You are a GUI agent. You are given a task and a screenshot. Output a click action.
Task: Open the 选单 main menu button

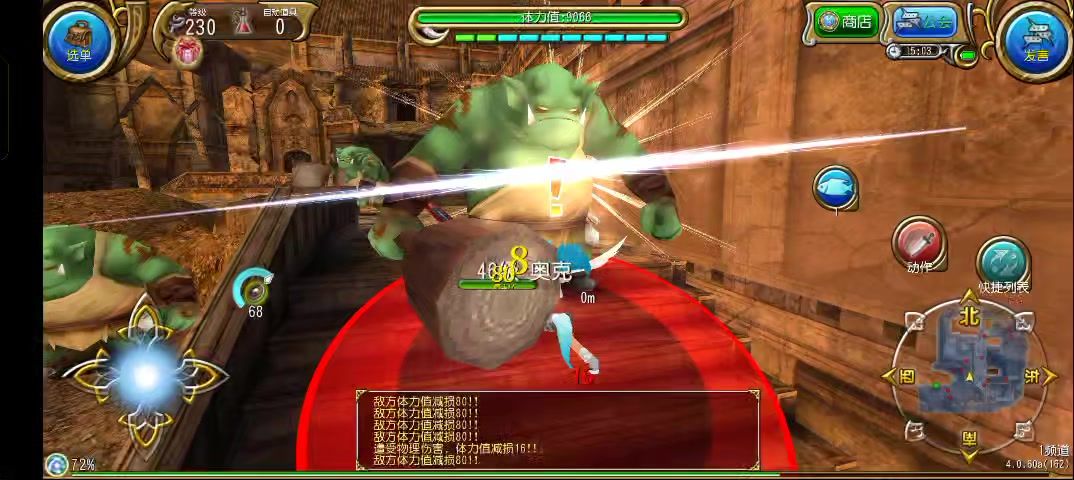tap(78, 38)
